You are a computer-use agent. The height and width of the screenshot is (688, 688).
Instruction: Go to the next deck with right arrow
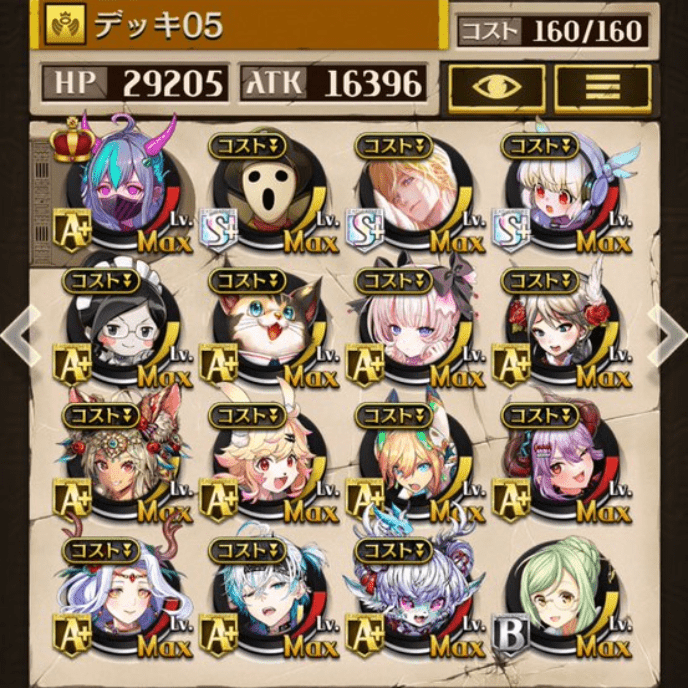[668, 337]
